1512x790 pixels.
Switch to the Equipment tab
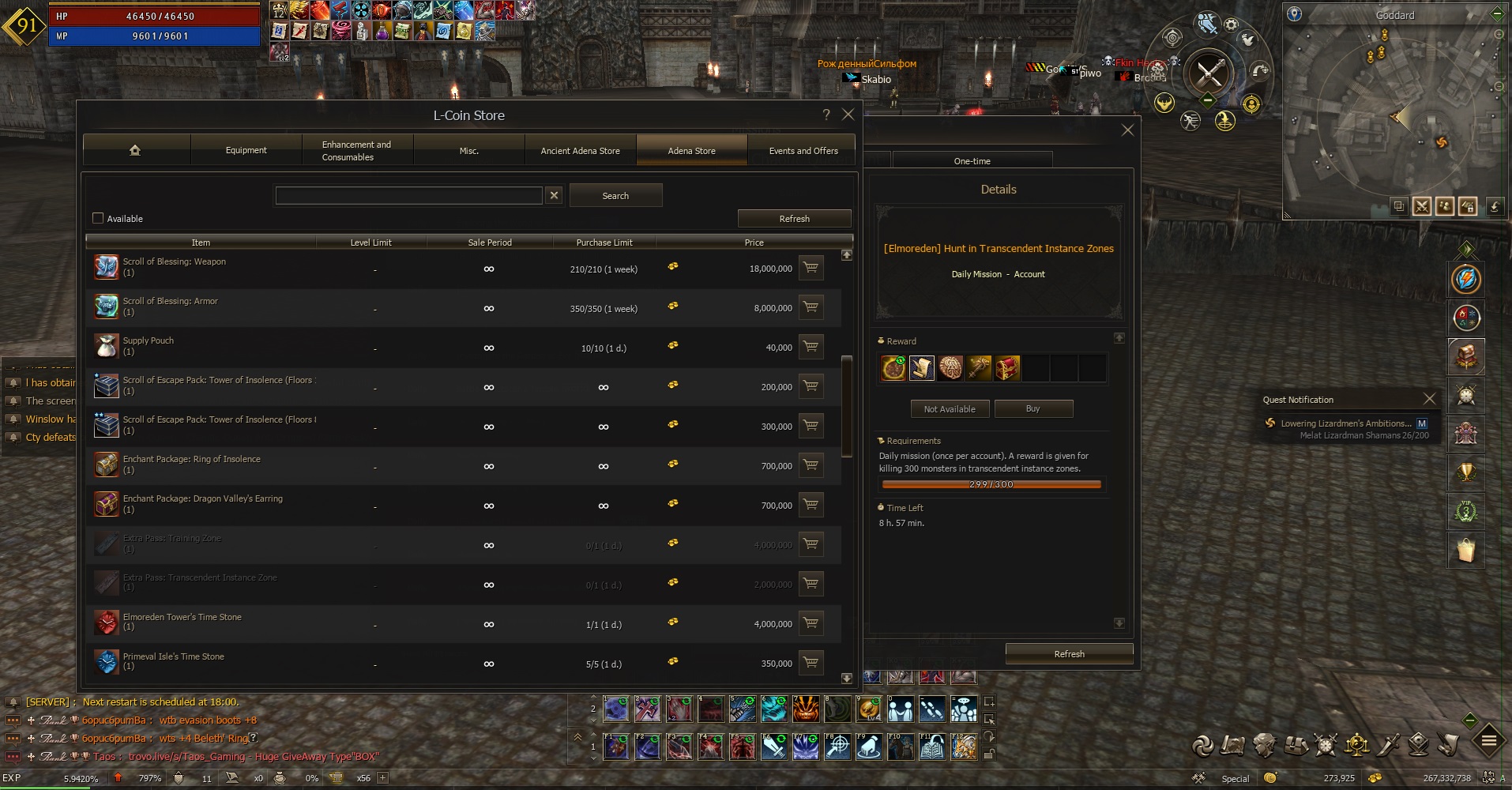pyautogui.click(x=246, y=150)
